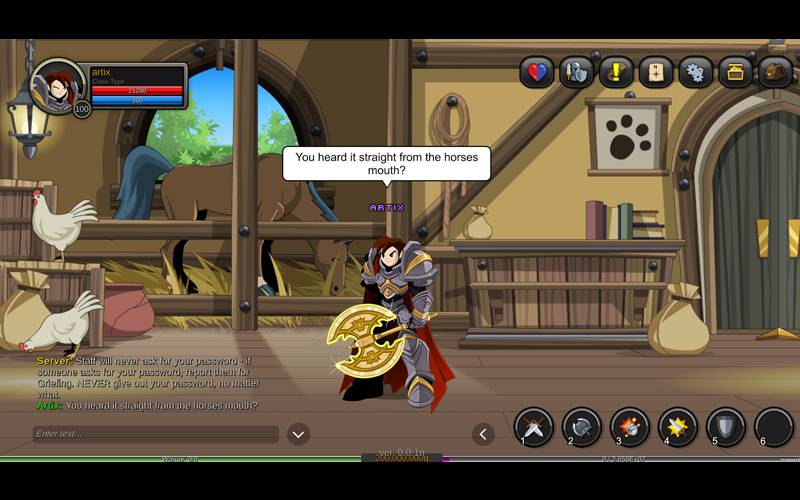This screenshot has height=500, width=800.
Task: Open the quest log exclamation icon
Action: [616, 72]
